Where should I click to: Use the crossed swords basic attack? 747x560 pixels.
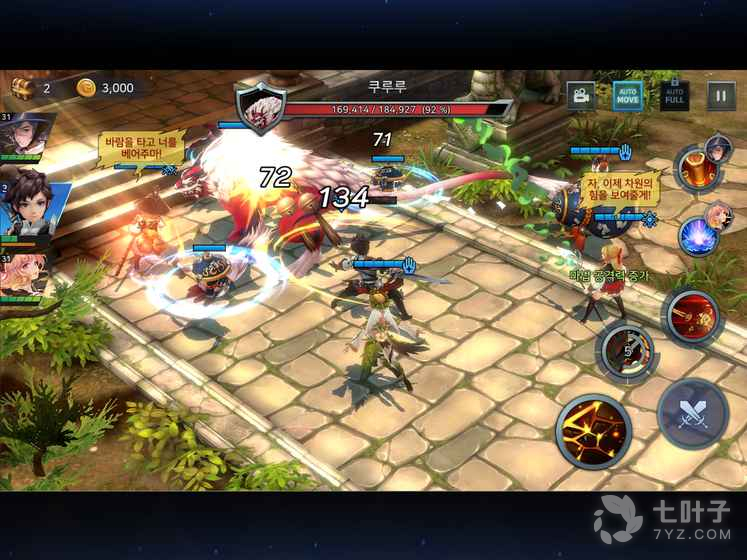click(692, 414)
